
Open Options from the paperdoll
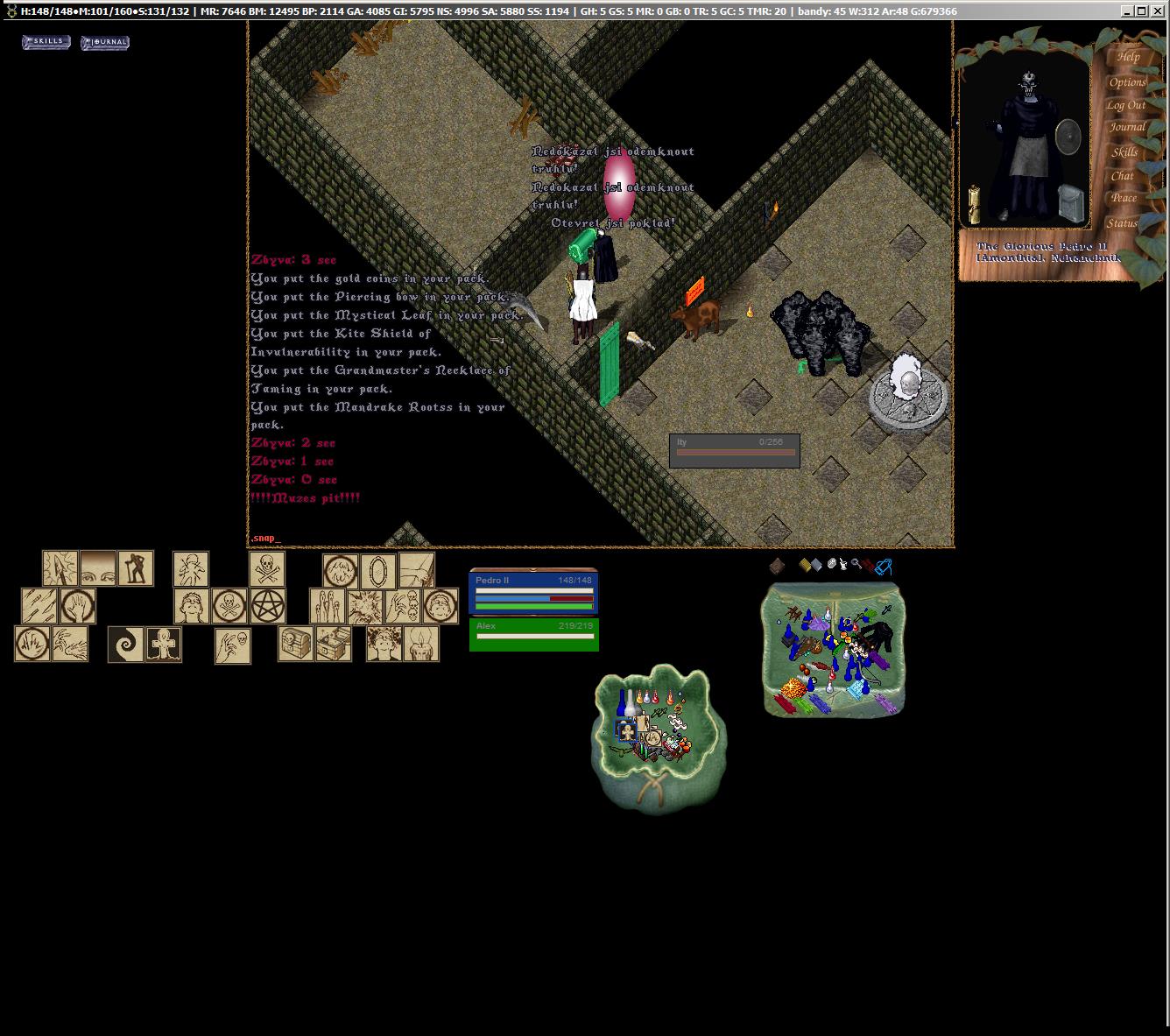pos(1127,82)
